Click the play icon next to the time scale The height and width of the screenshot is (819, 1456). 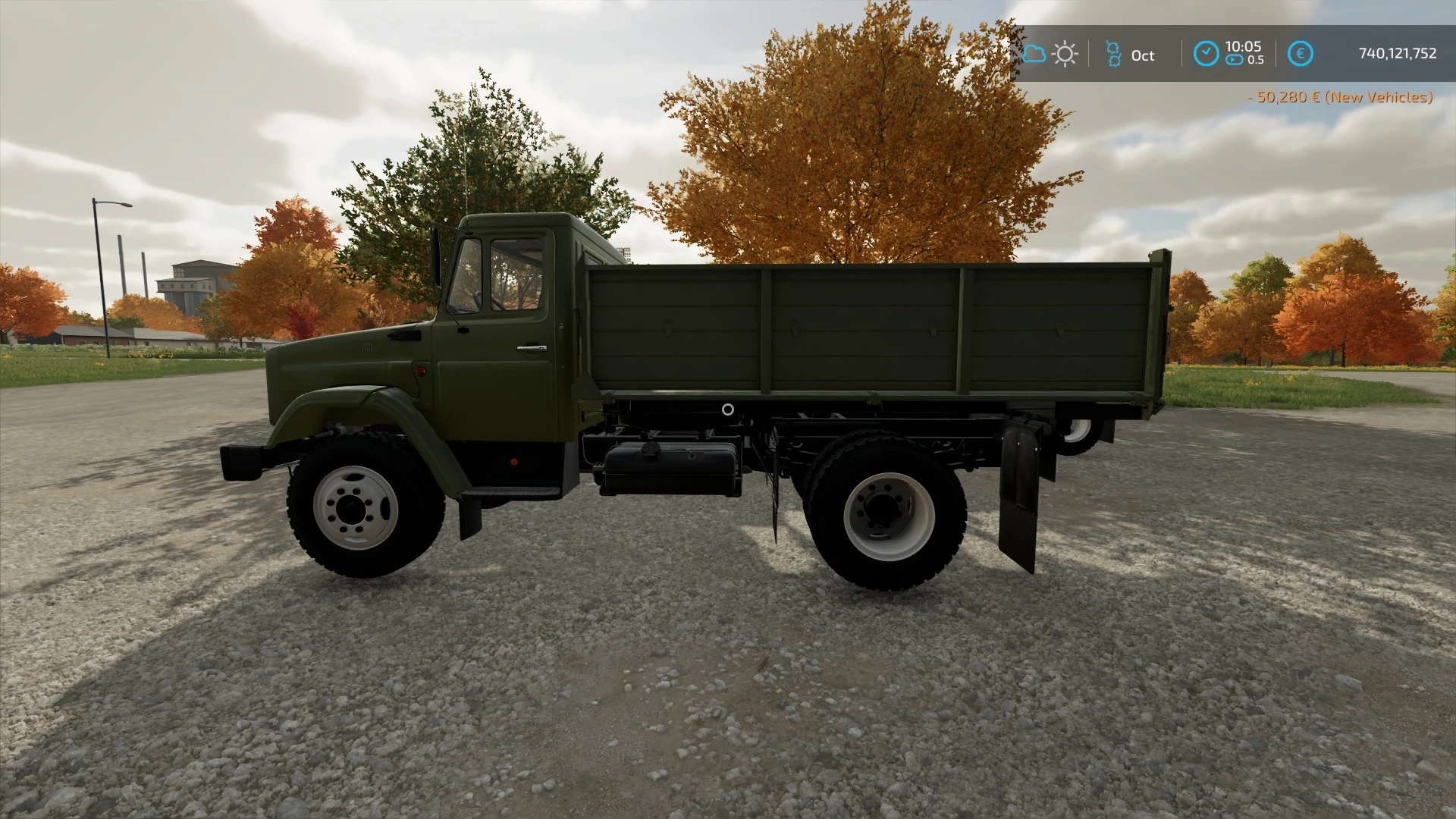[x=1235, y=61]
